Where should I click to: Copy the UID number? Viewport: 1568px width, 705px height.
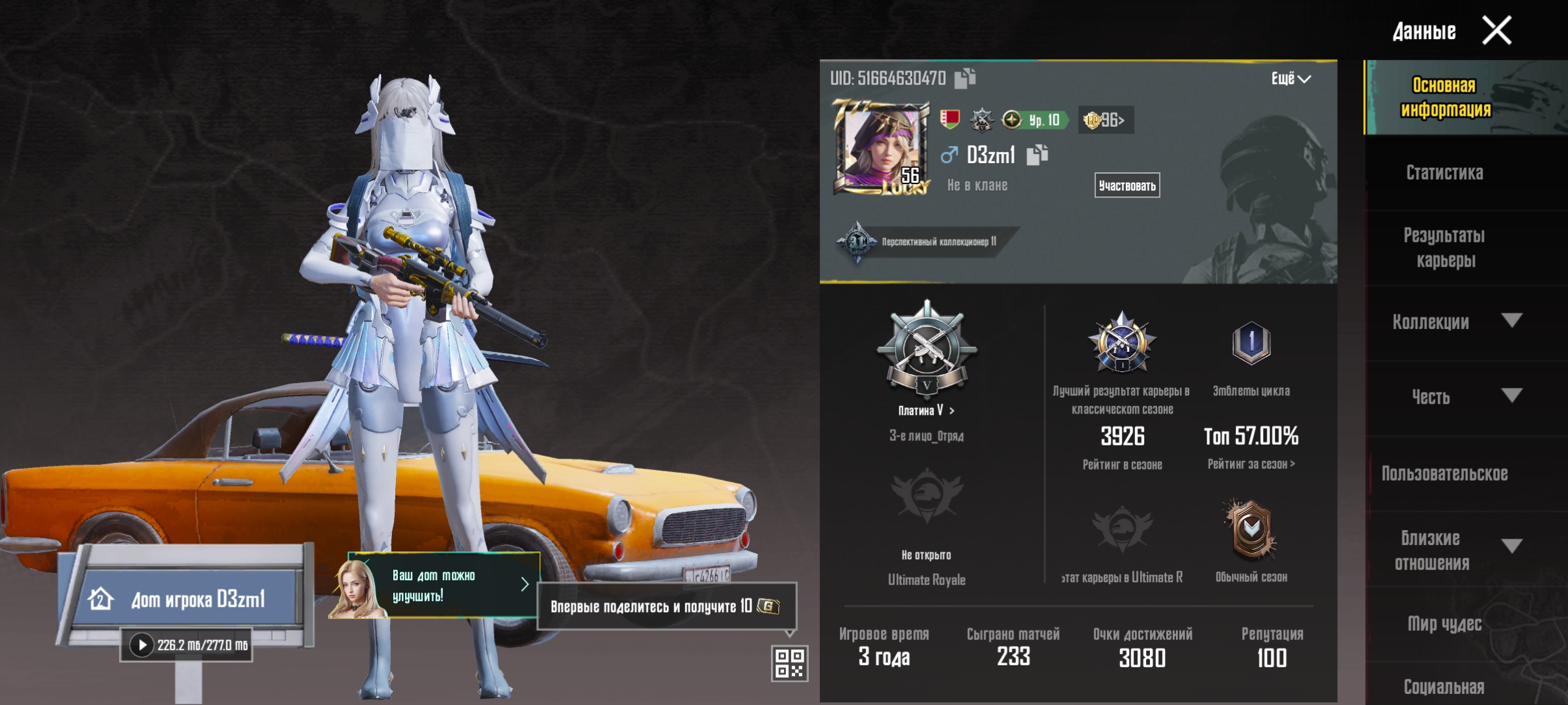coord(965,78)
